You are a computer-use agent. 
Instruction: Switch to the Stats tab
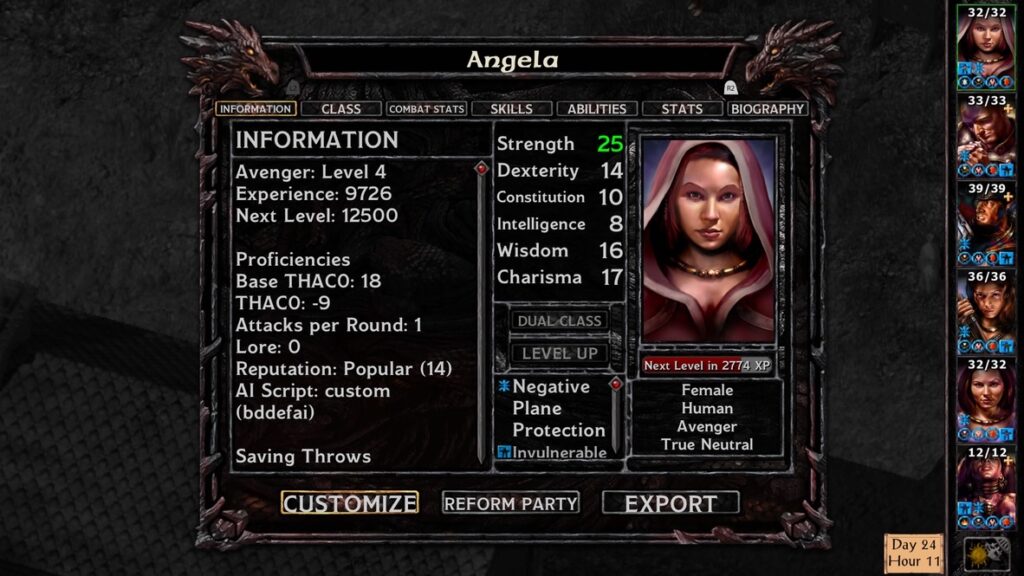click(x=682, y=108)
